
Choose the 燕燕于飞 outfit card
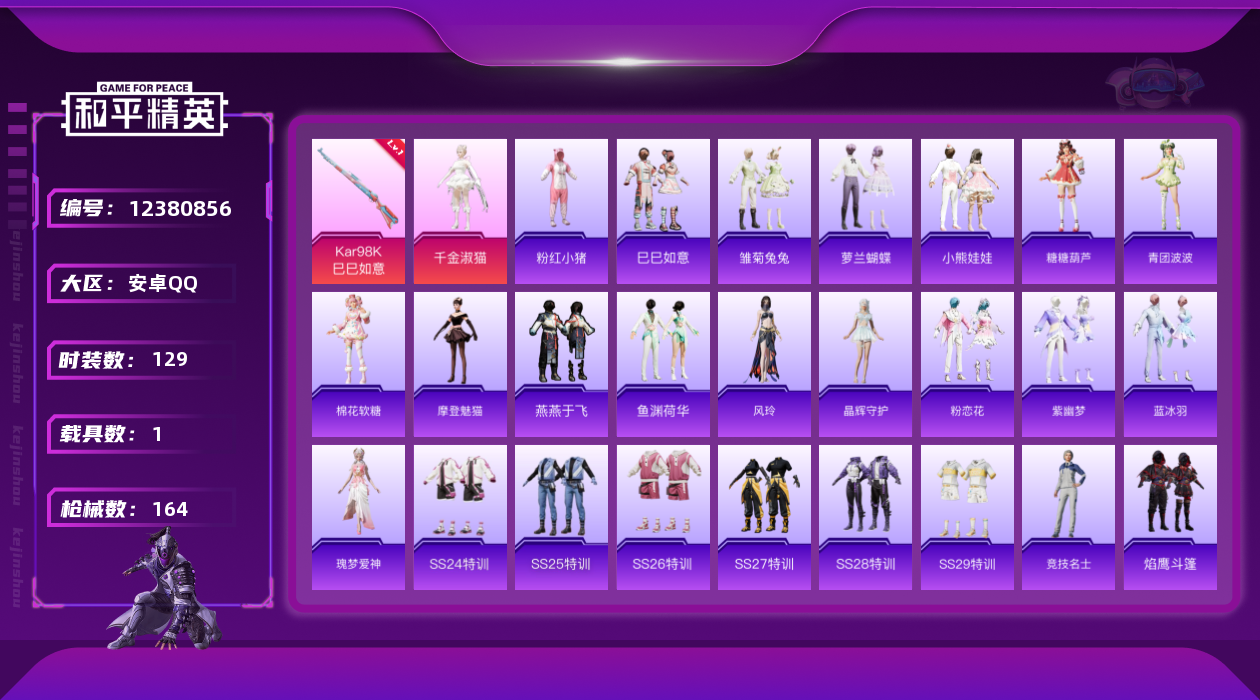(x=561, y=364)
